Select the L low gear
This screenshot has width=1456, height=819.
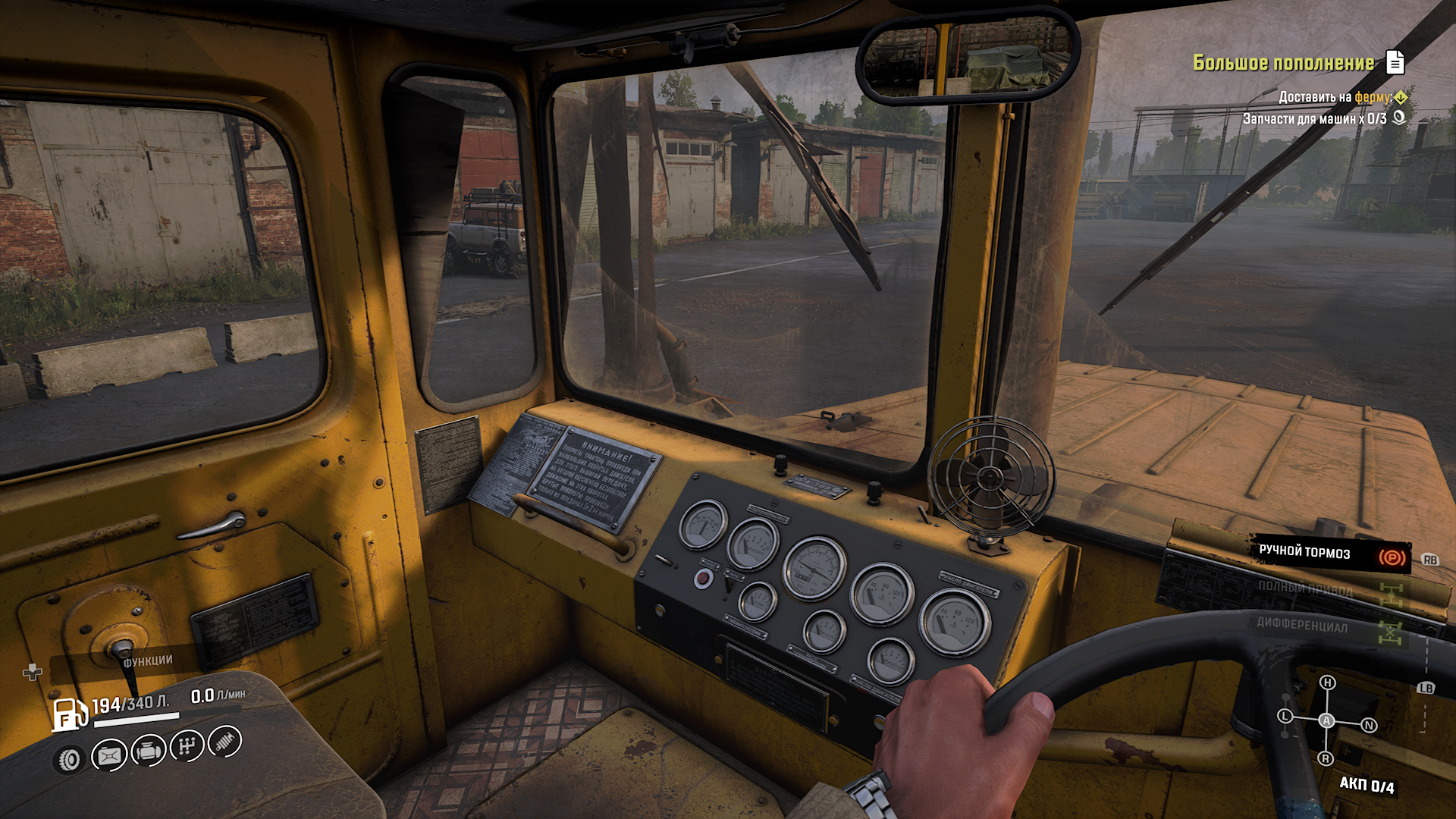pyautogui.click(x=1285, y=716)
